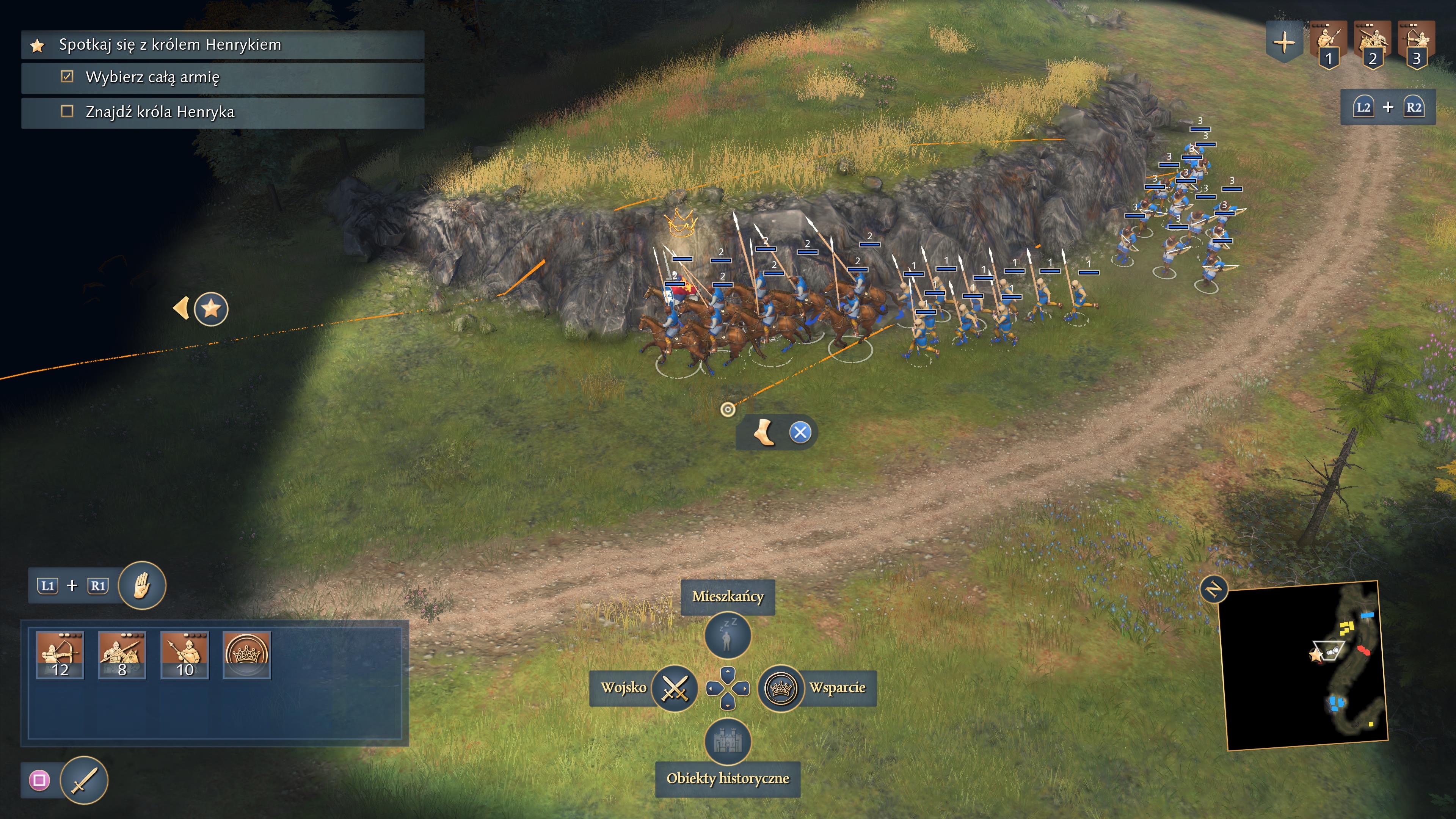
Task: Select the horseman group of 8 units
Action: [122, 654]
